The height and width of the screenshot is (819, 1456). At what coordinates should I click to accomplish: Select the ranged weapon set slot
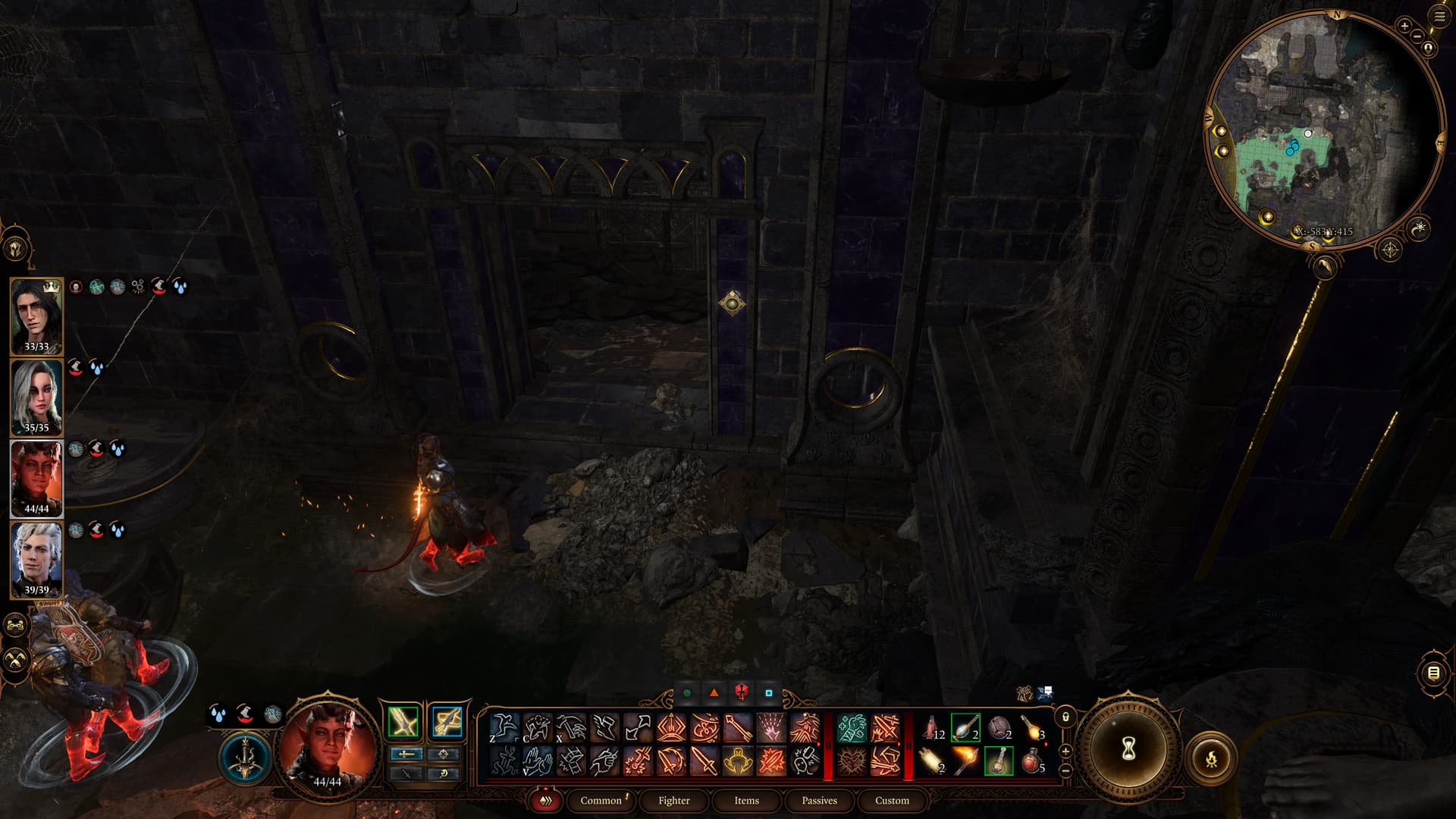(447, 722)
